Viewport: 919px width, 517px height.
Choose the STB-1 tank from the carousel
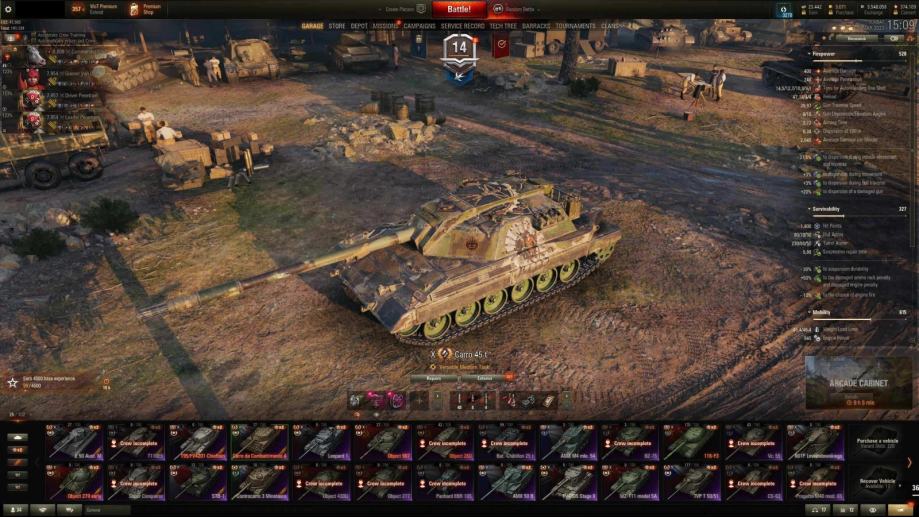click(198, 481)
